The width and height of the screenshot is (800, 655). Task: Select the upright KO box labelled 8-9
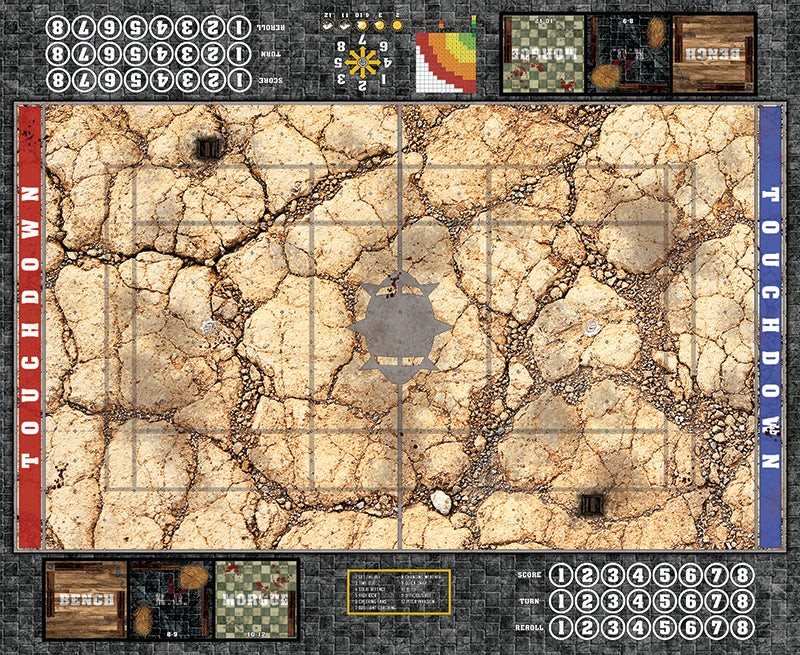[171, 599]
